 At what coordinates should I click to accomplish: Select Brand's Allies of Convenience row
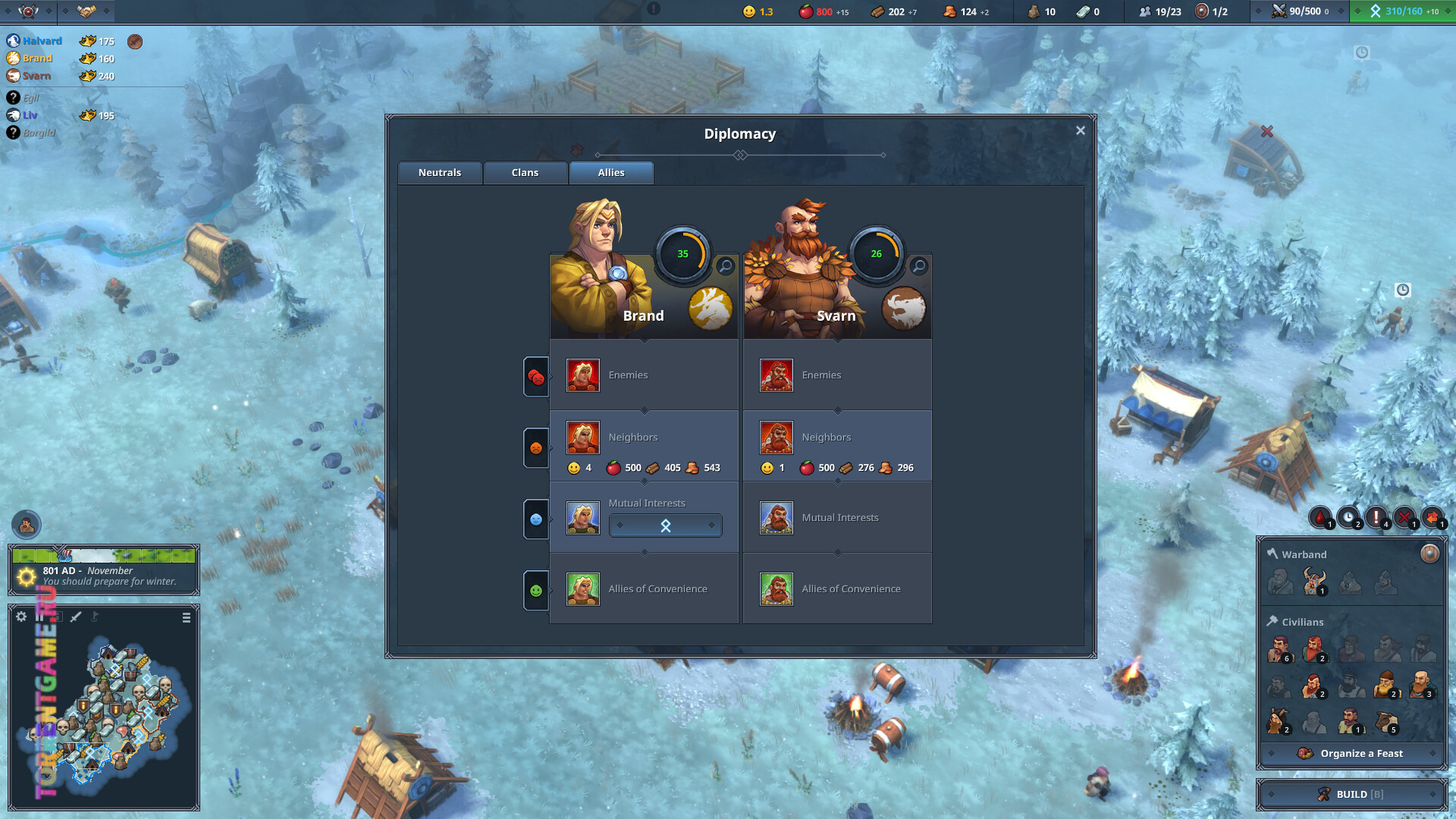(644, 589)
